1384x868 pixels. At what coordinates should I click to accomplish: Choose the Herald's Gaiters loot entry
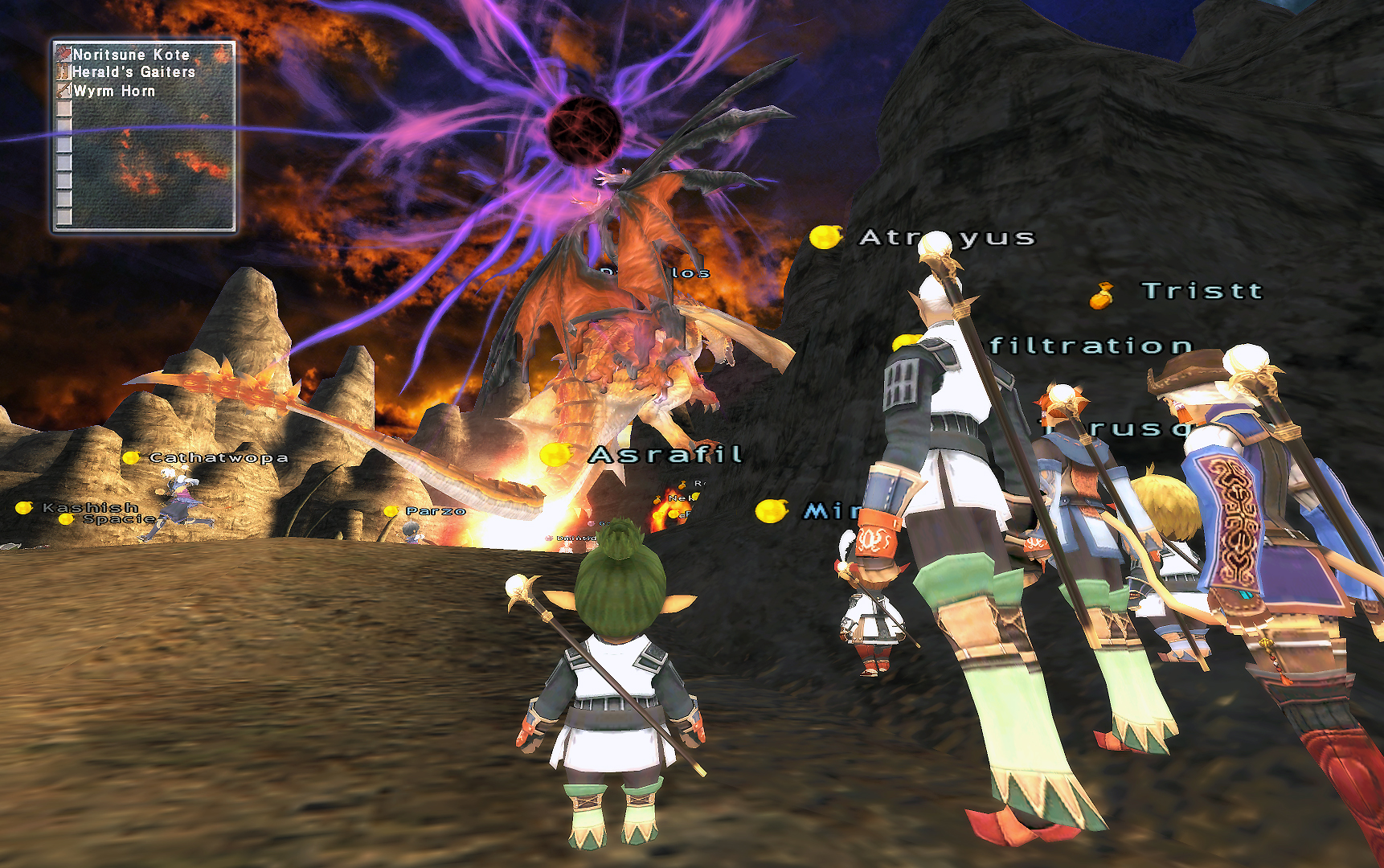point(133,72)
